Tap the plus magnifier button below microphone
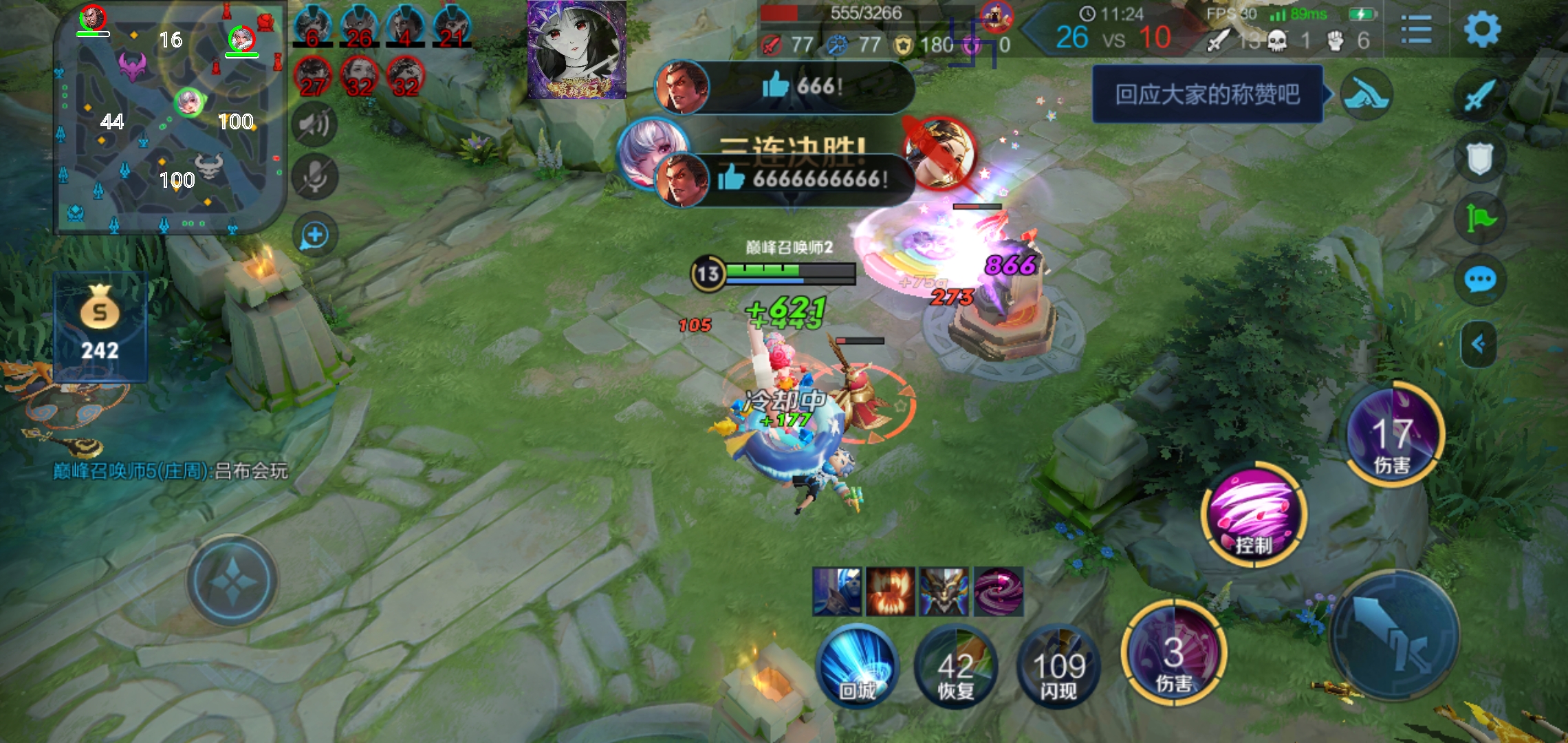This screenshot has width=1568, height=743. click(x=315, y=235)
